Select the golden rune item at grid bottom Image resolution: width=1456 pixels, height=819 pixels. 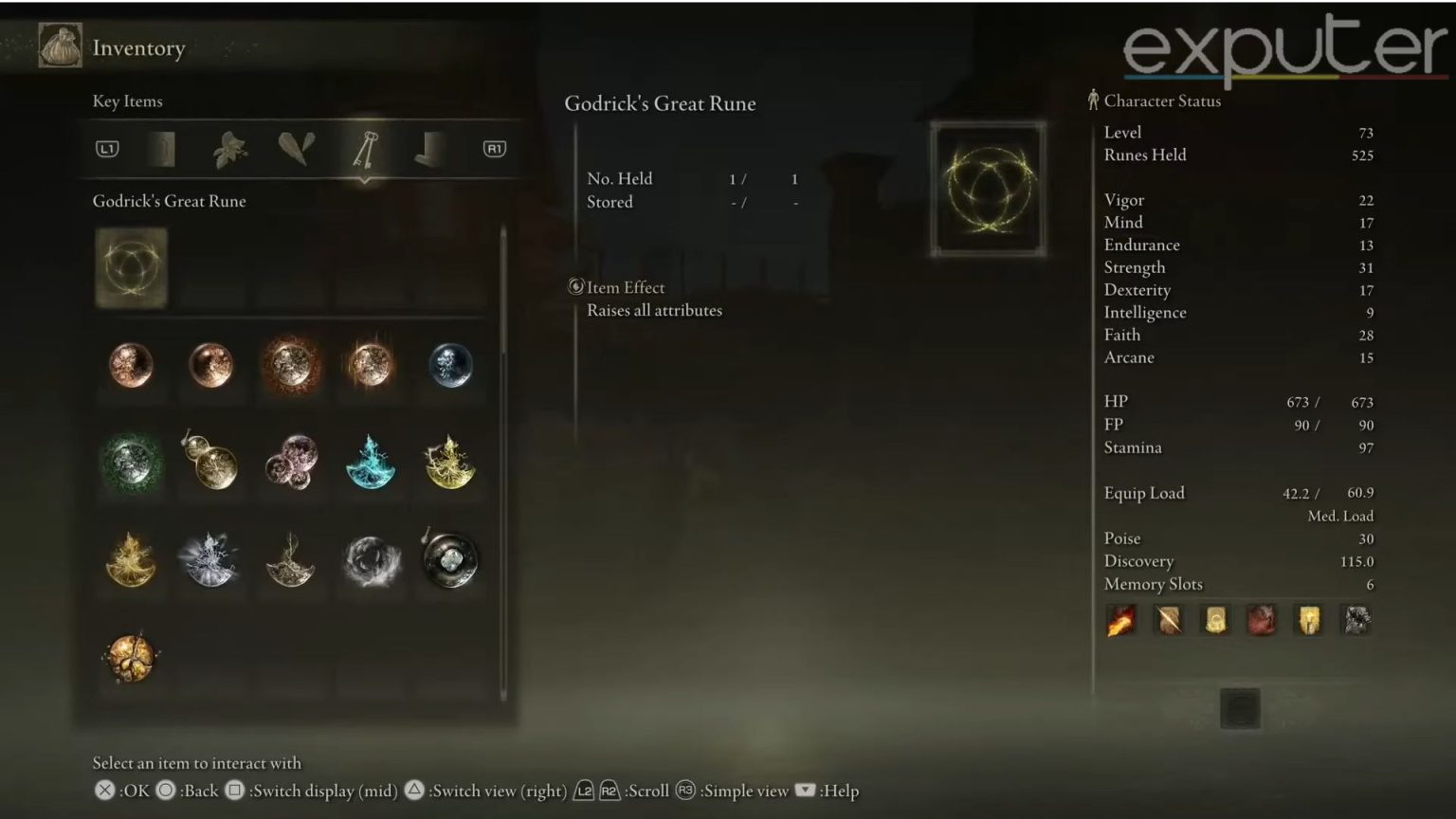click(131, 658)
